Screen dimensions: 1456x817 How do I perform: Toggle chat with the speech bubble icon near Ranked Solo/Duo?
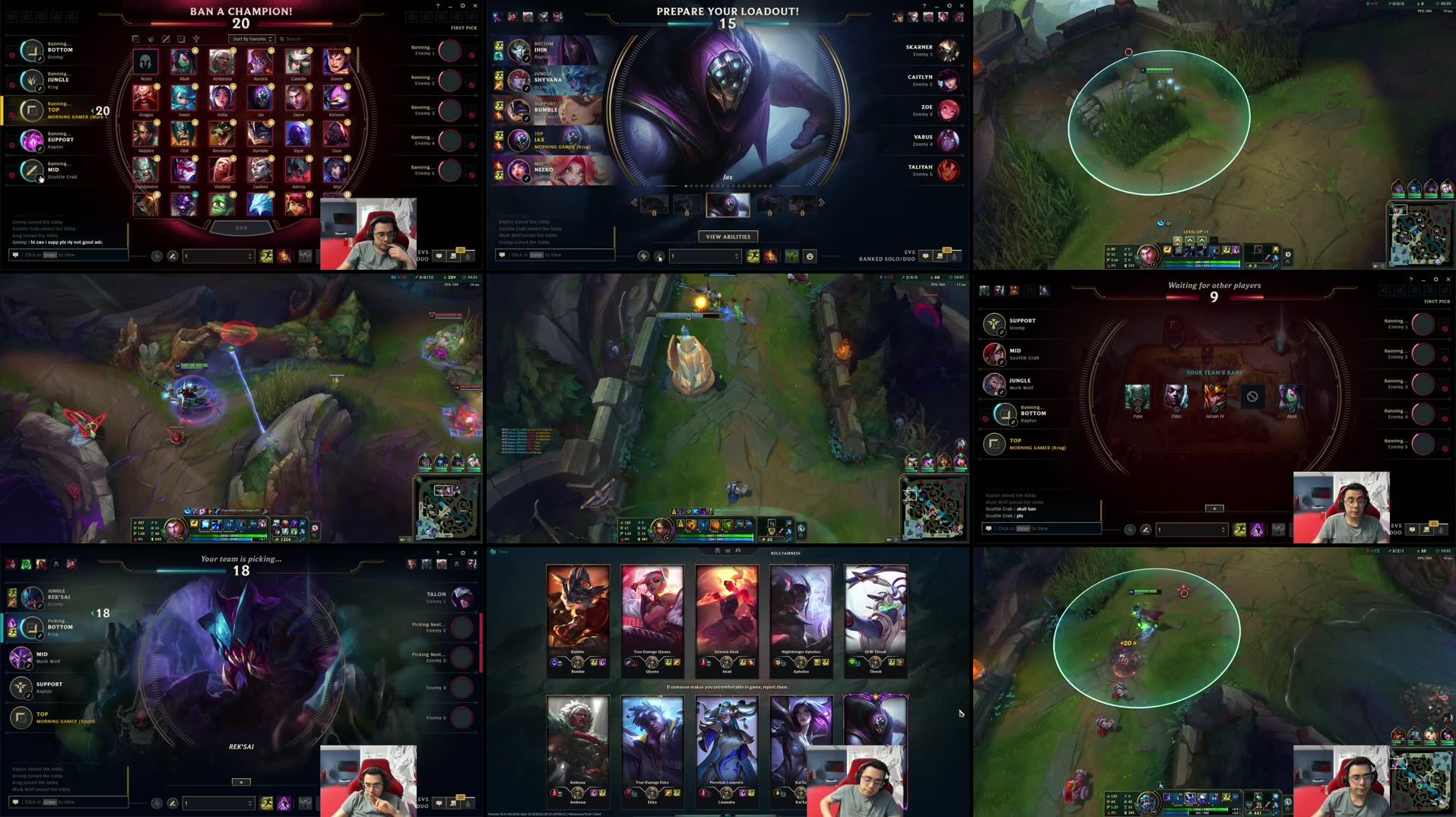(926, 256)
